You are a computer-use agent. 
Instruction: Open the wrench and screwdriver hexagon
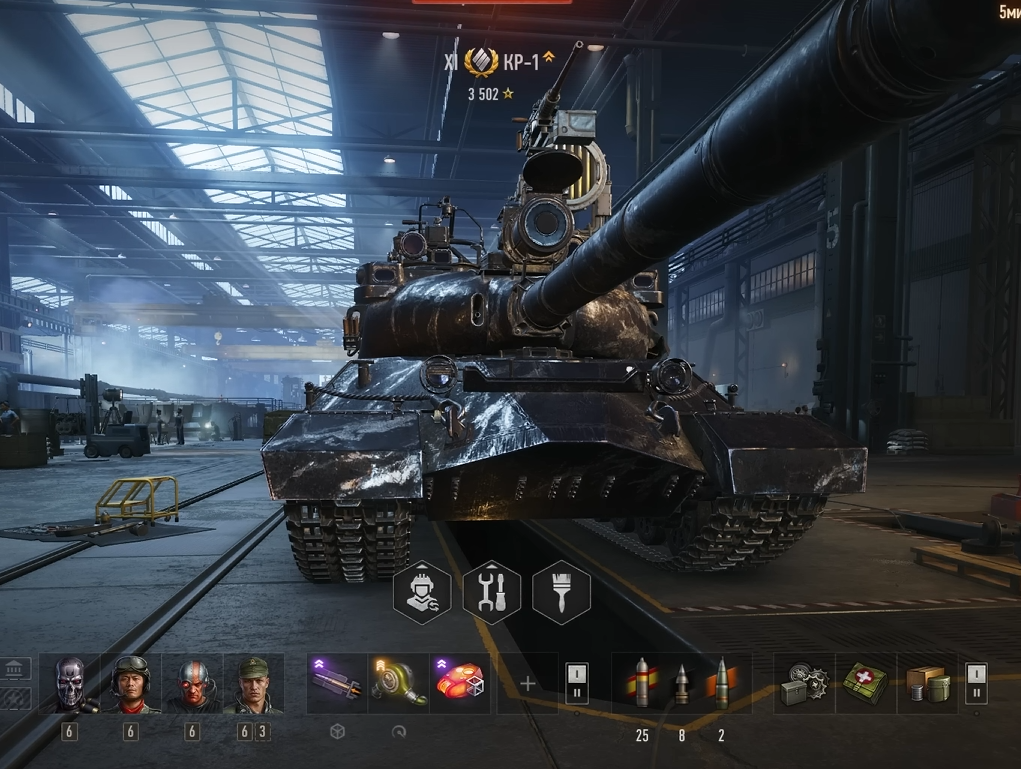492,592
